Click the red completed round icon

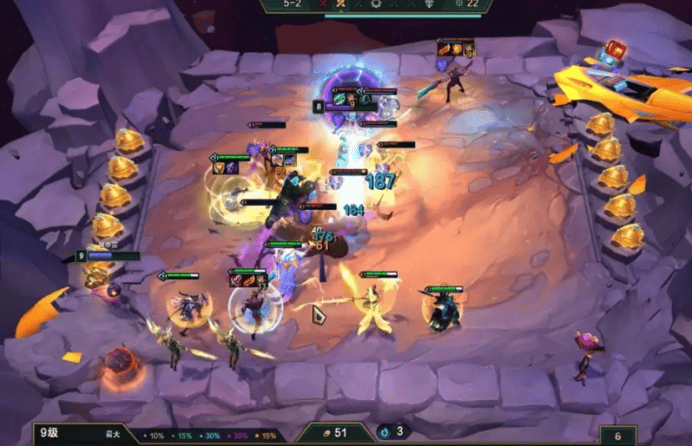[x=322, y=5]
